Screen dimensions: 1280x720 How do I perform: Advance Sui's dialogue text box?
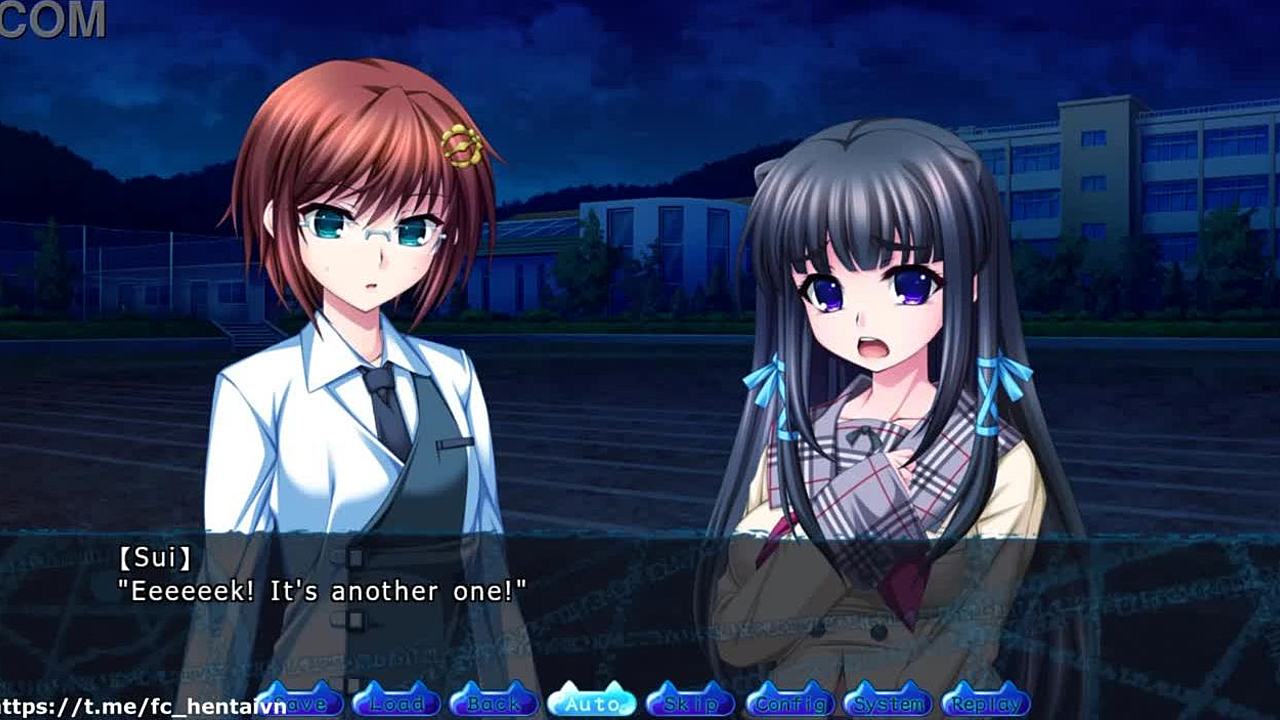640,600
